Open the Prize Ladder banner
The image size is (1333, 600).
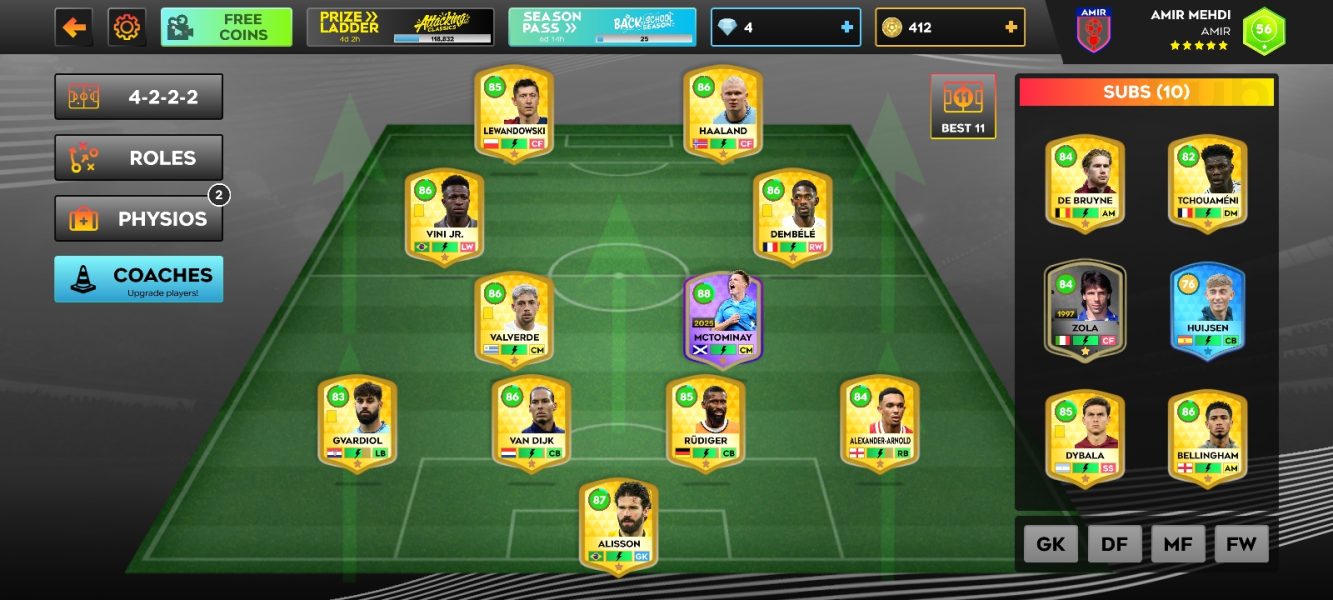tap(400, 27)
